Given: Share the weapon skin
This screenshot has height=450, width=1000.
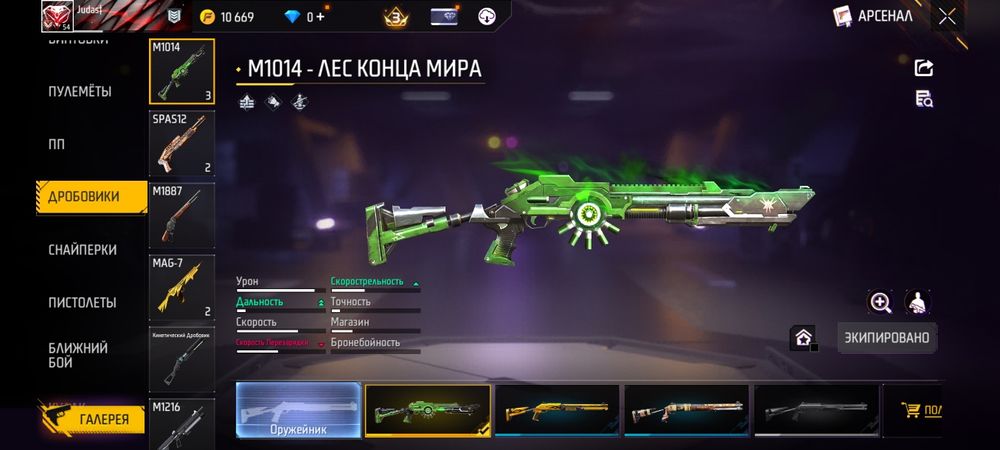Looking at the screenshot, I should pyautogui.click(x=924, y=68).
